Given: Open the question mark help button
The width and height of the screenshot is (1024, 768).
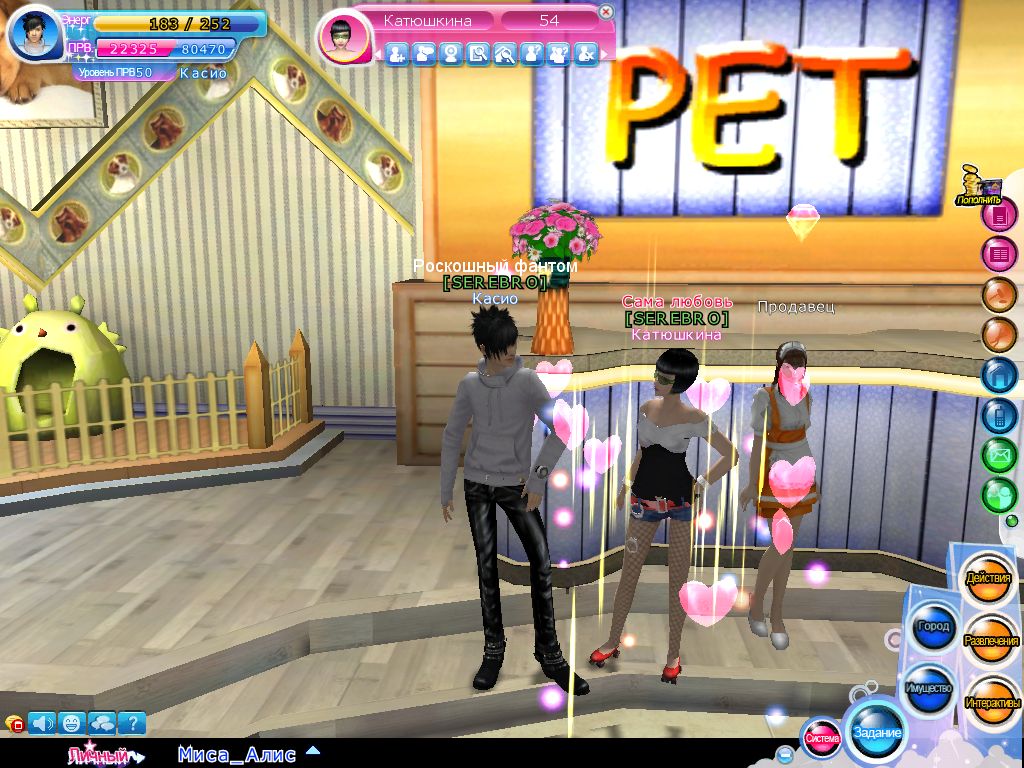Looking at the screenshot, I should click(x=132, y=722).
